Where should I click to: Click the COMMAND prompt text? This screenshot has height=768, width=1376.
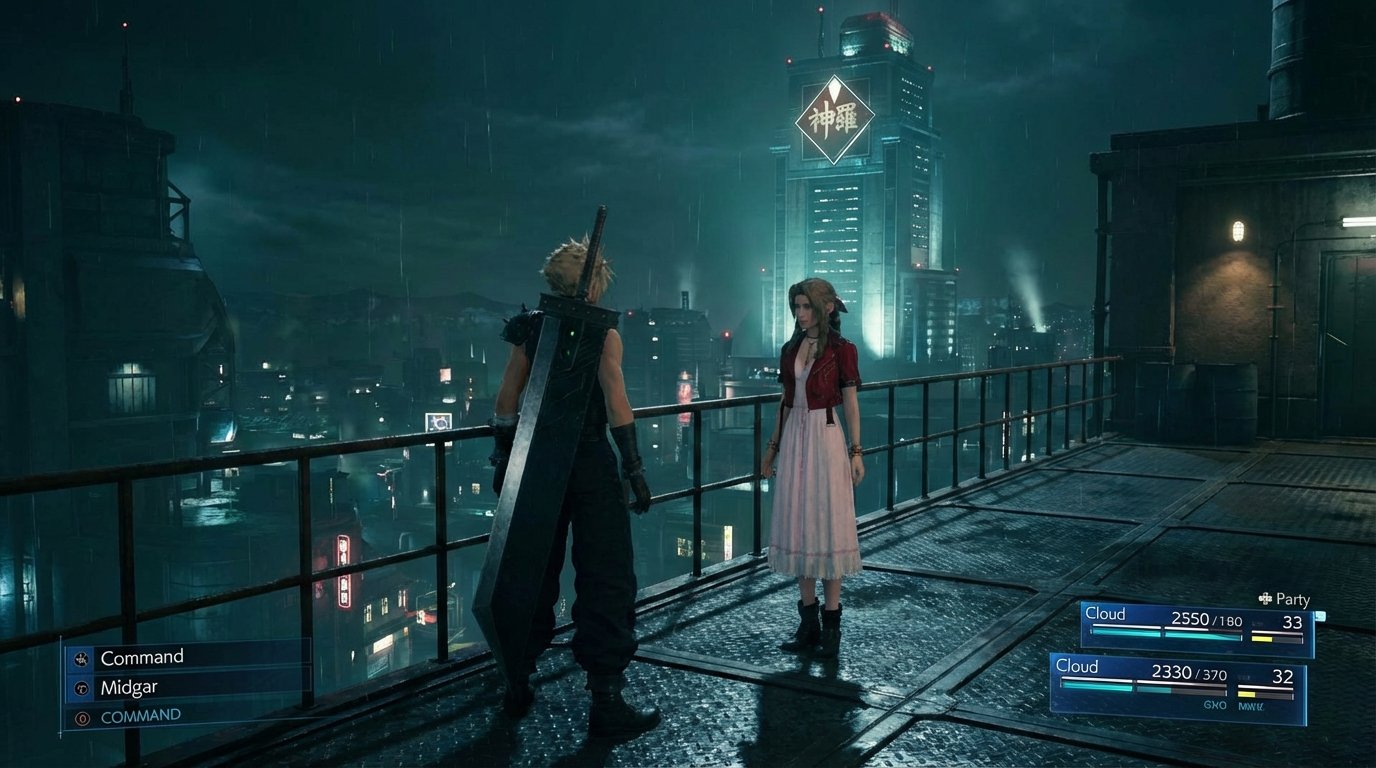[x=141, y=715]
